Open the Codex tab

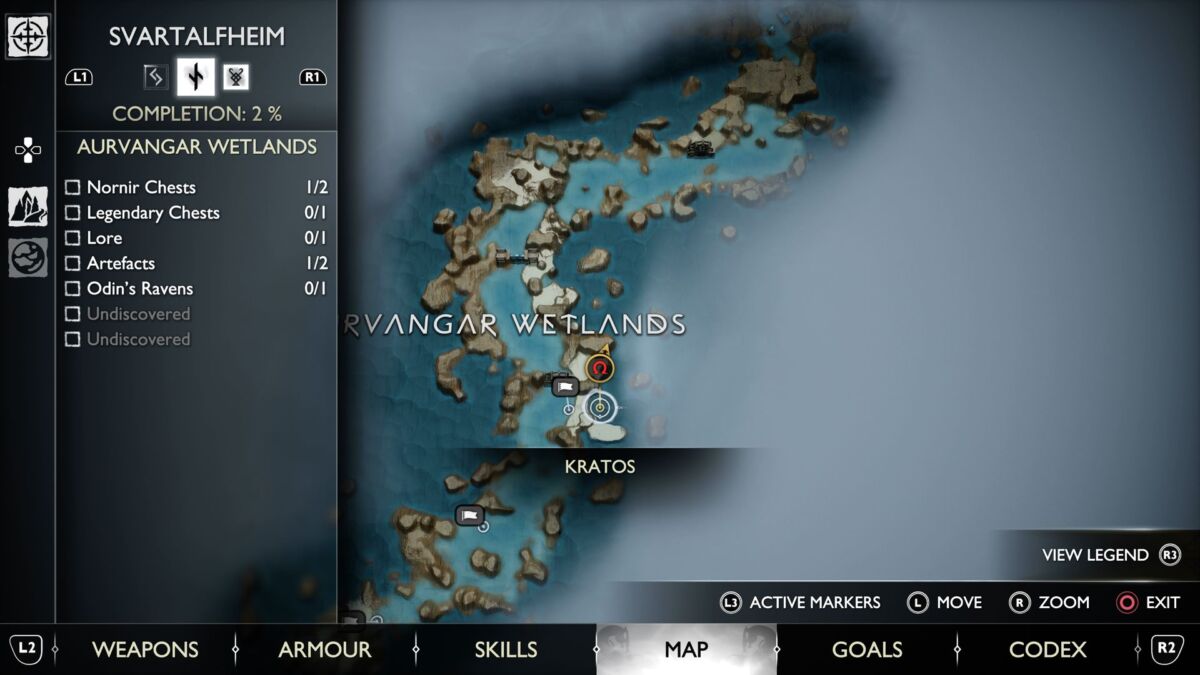[1047, 649]
